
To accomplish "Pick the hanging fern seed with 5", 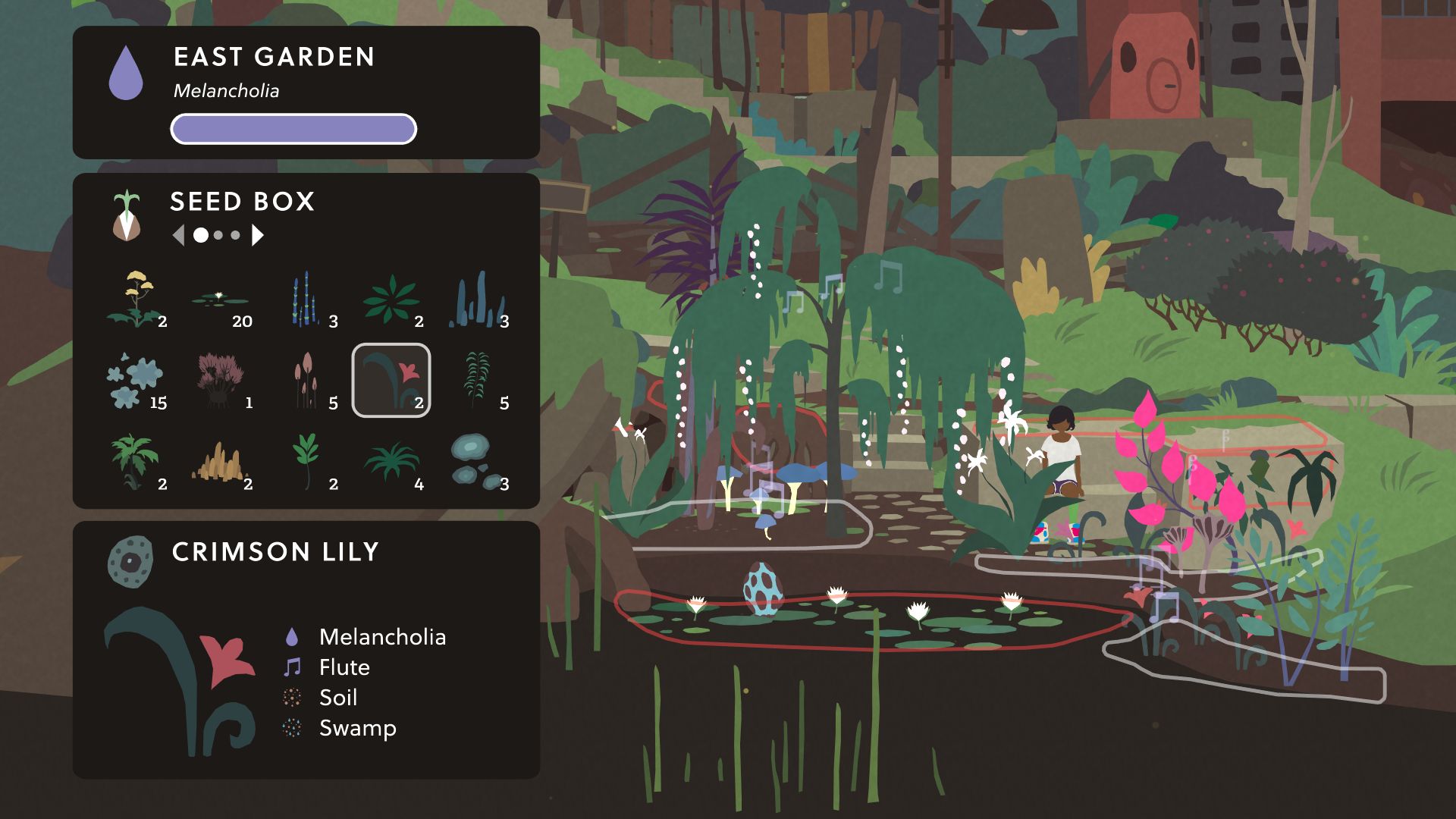I will pyautogui.click(x=478, y=381).
